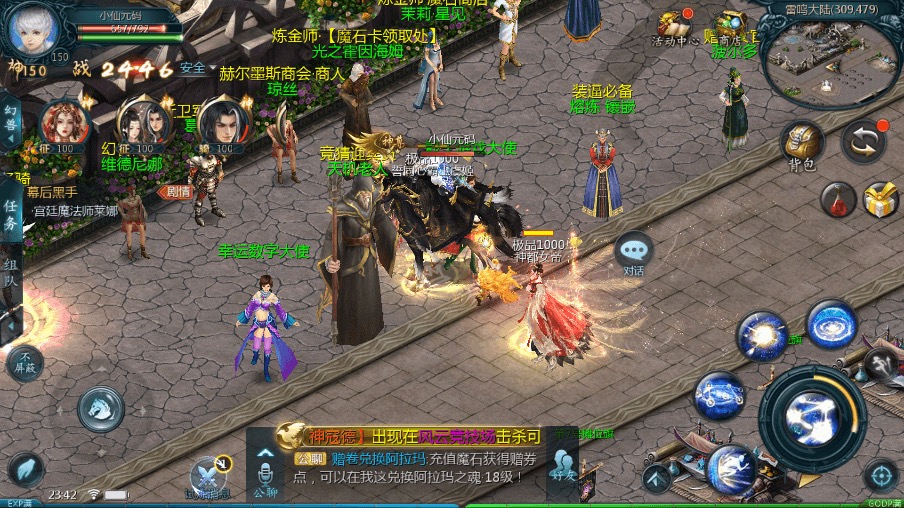Toggle the 不屏蔽 display filter button

click(26, 361)
